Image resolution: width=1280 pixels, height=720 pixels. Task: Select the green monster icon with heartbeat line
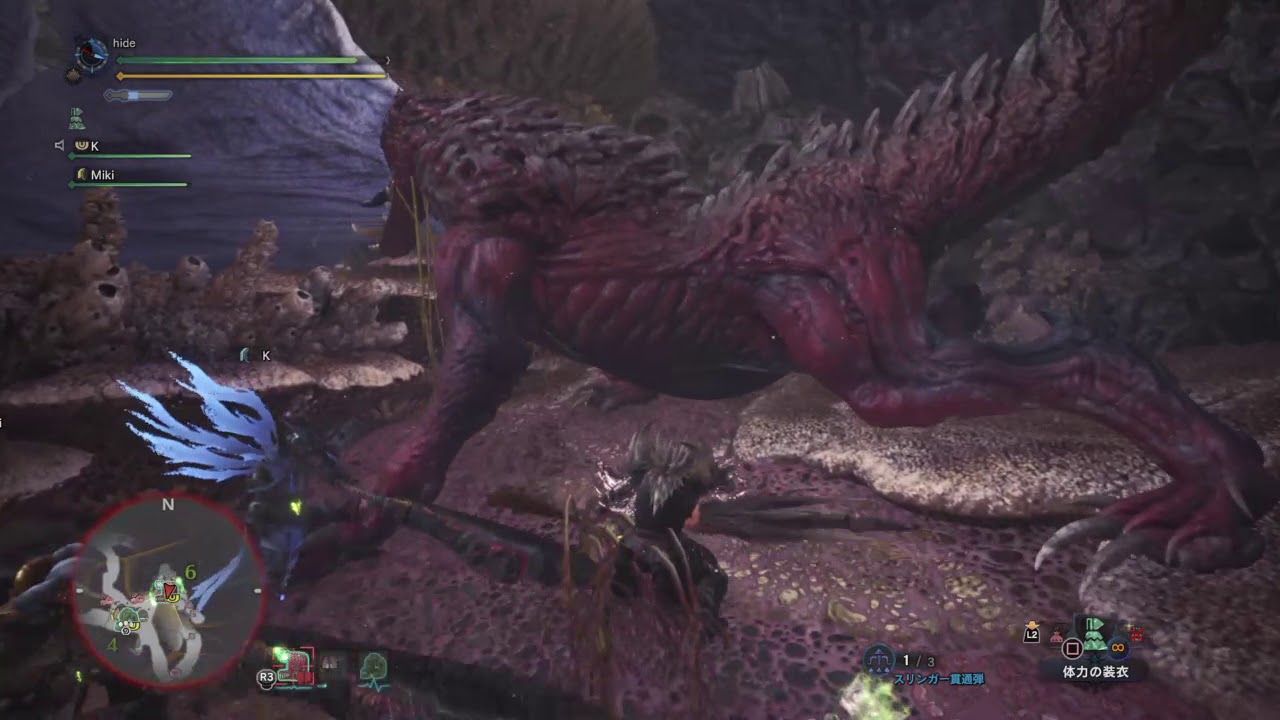[373, 666]
